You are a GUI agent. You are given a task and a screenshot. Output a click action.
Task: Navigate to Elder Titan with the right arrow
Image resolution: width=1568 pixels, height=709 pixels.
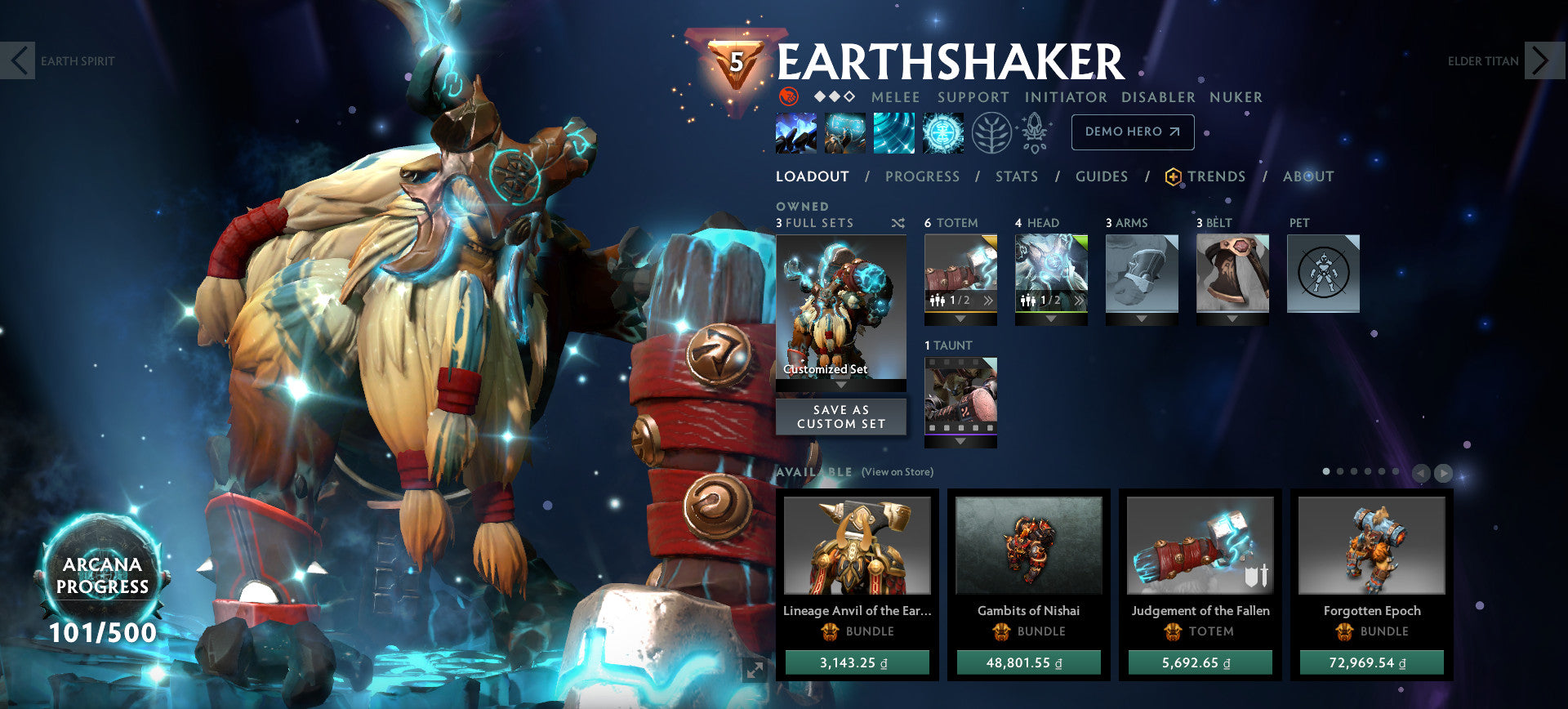(1543, 60)
